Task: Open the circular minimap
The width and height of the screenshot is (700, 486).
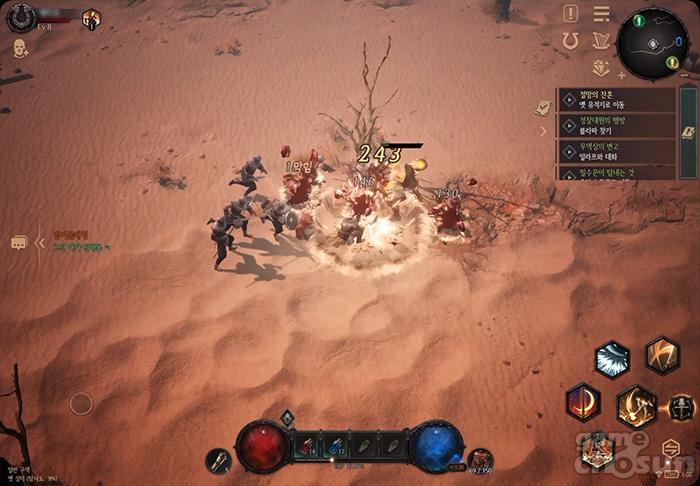Action: pyautogui.click(x=652, y=42)
